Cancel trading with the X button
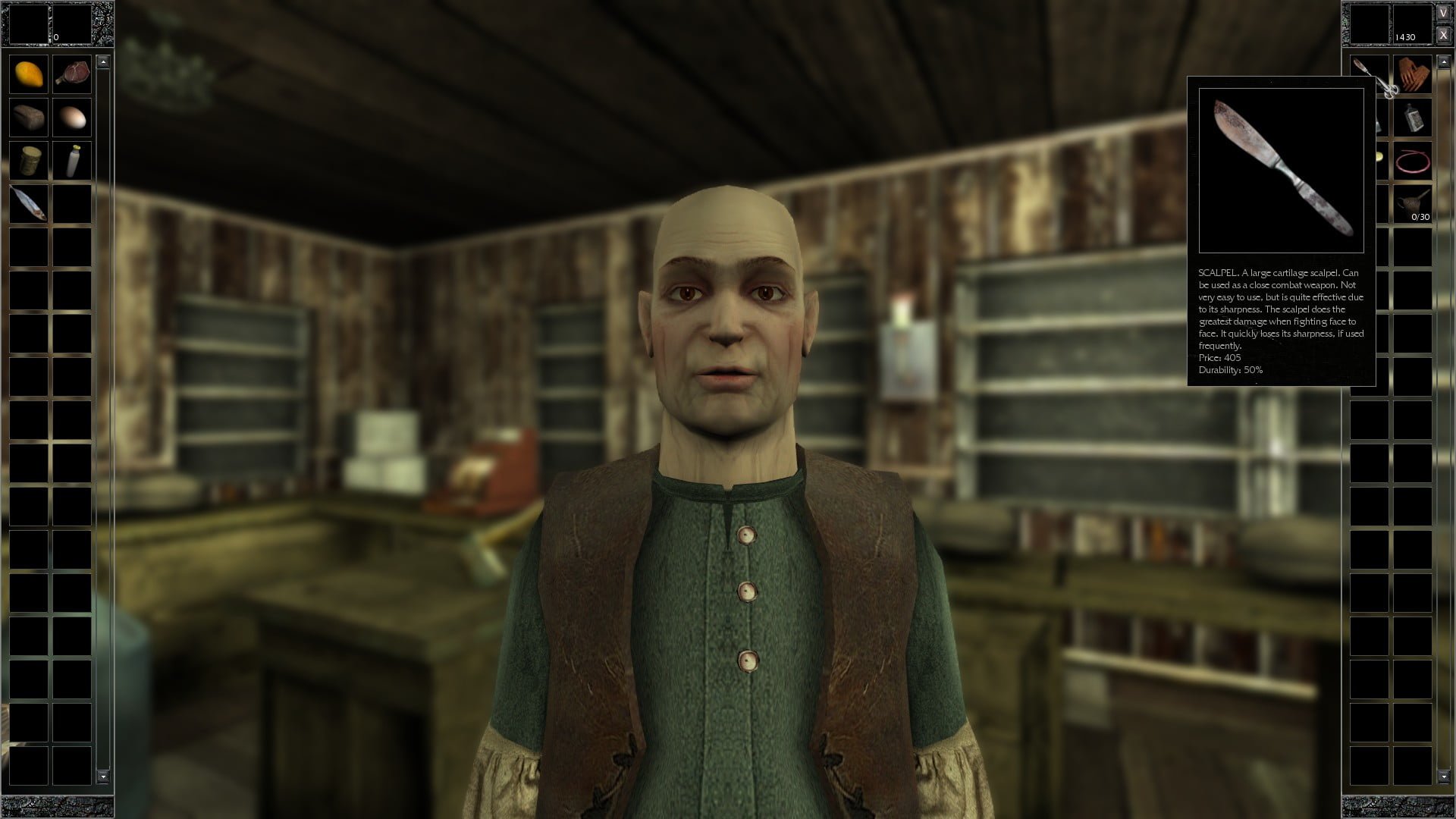1456x819 pixels. pos(1443,35)
